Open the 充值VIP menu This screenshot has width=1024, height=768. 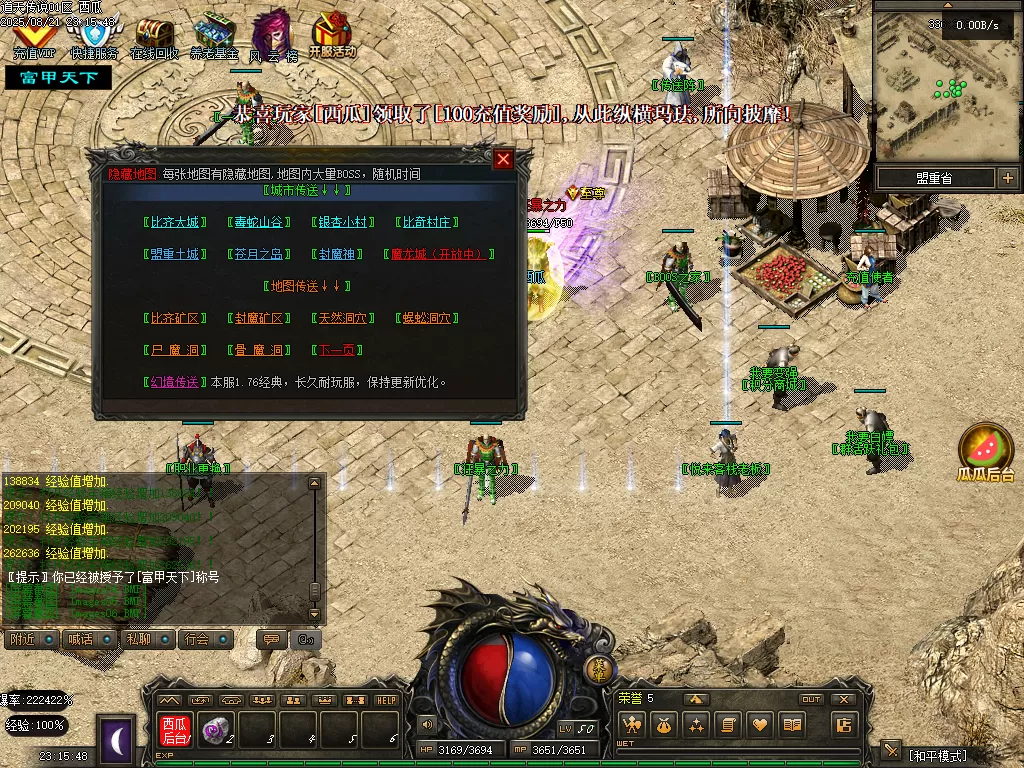click(34, 38)
